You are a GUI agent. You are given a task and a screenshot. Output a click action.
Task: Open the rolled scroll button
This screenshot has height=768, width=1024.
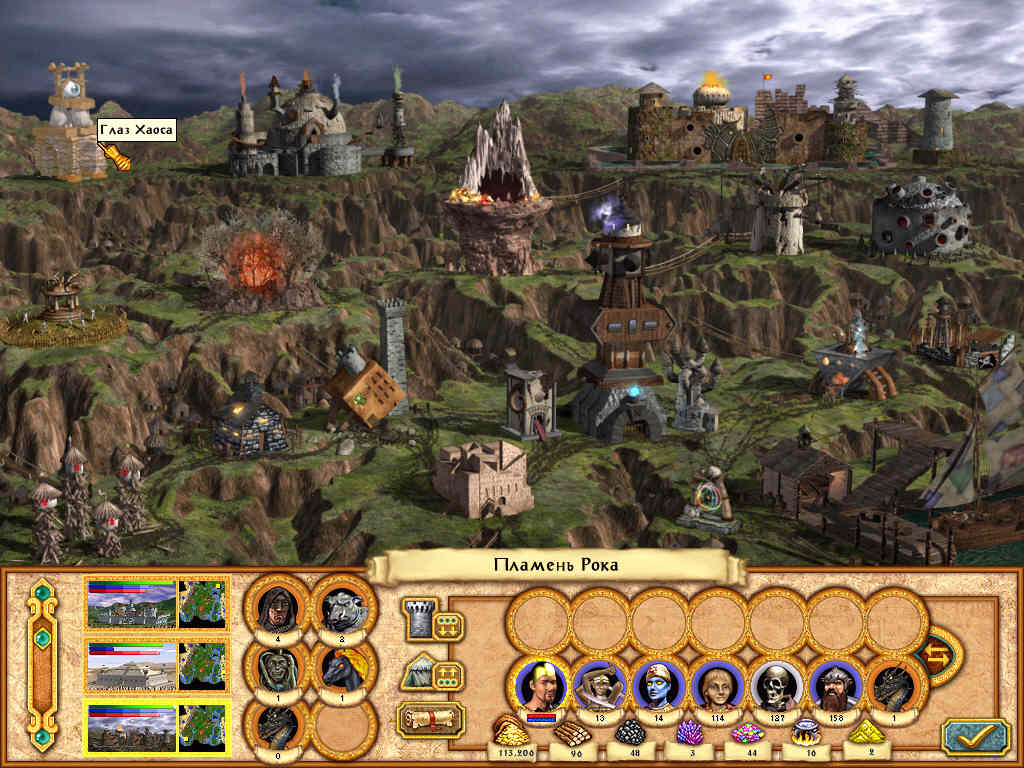point(431,719)
